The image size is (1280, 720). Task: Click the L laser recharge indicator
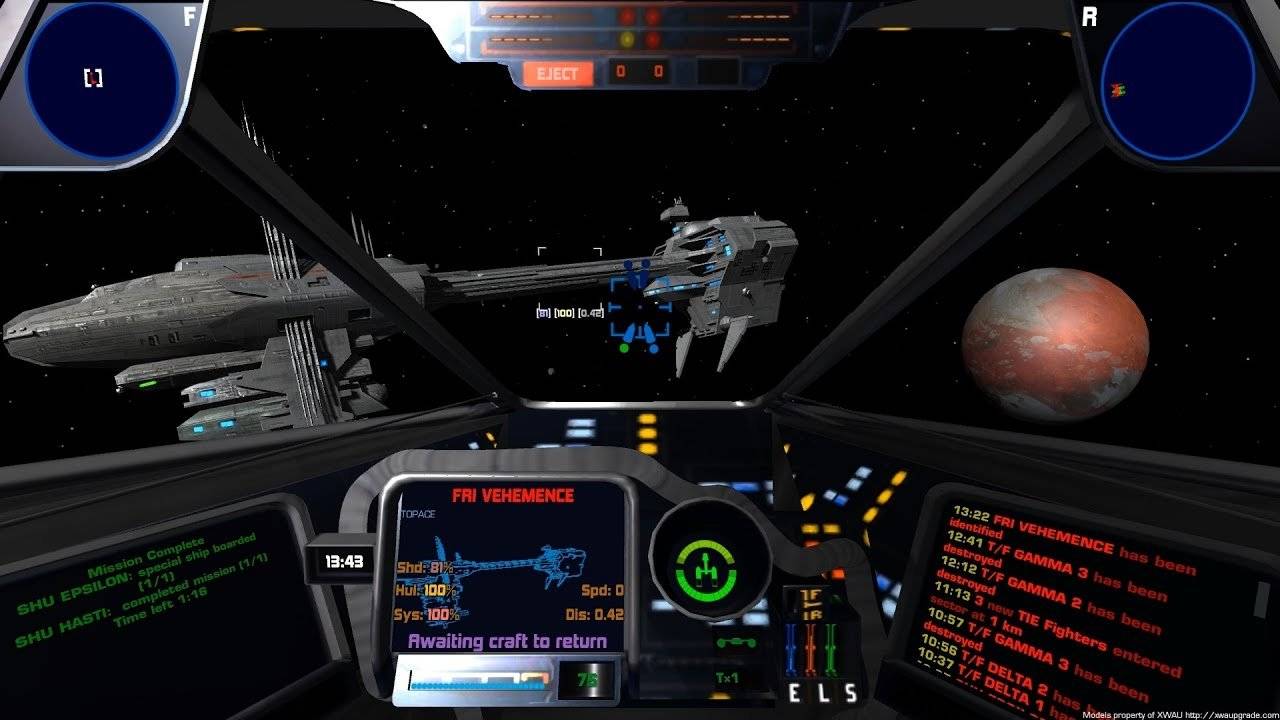pos(822,693)
